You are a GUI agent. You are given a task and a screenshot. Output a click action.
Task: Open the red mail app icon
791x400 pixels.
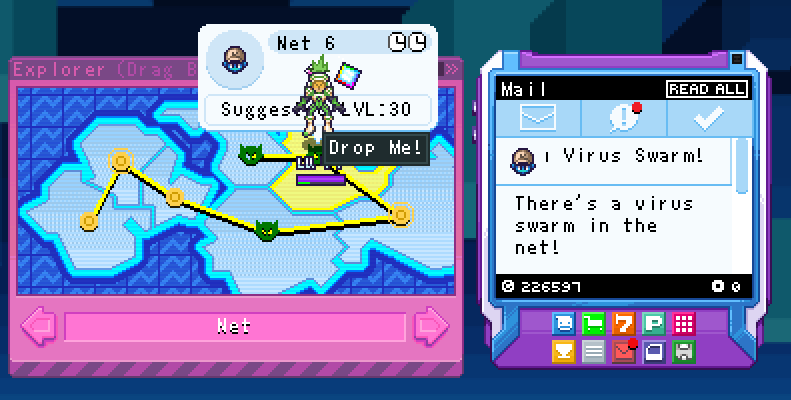624,350
